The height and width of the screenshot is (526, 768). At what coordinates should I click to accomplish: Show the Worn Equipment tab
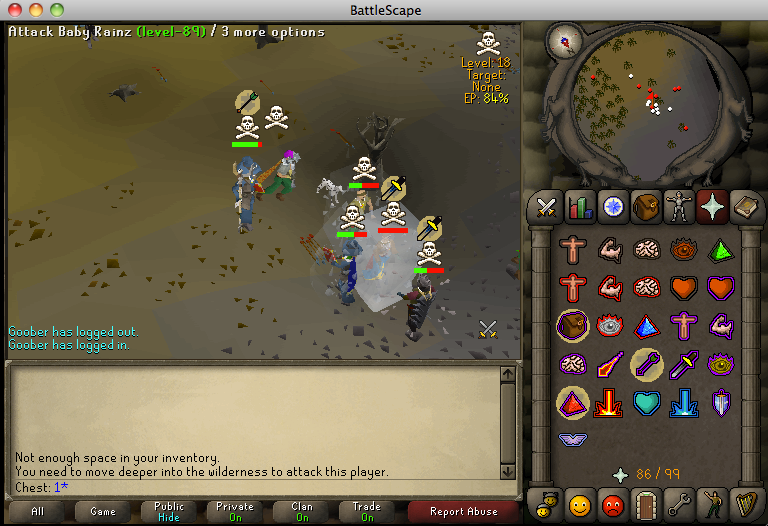click(679, 207)
